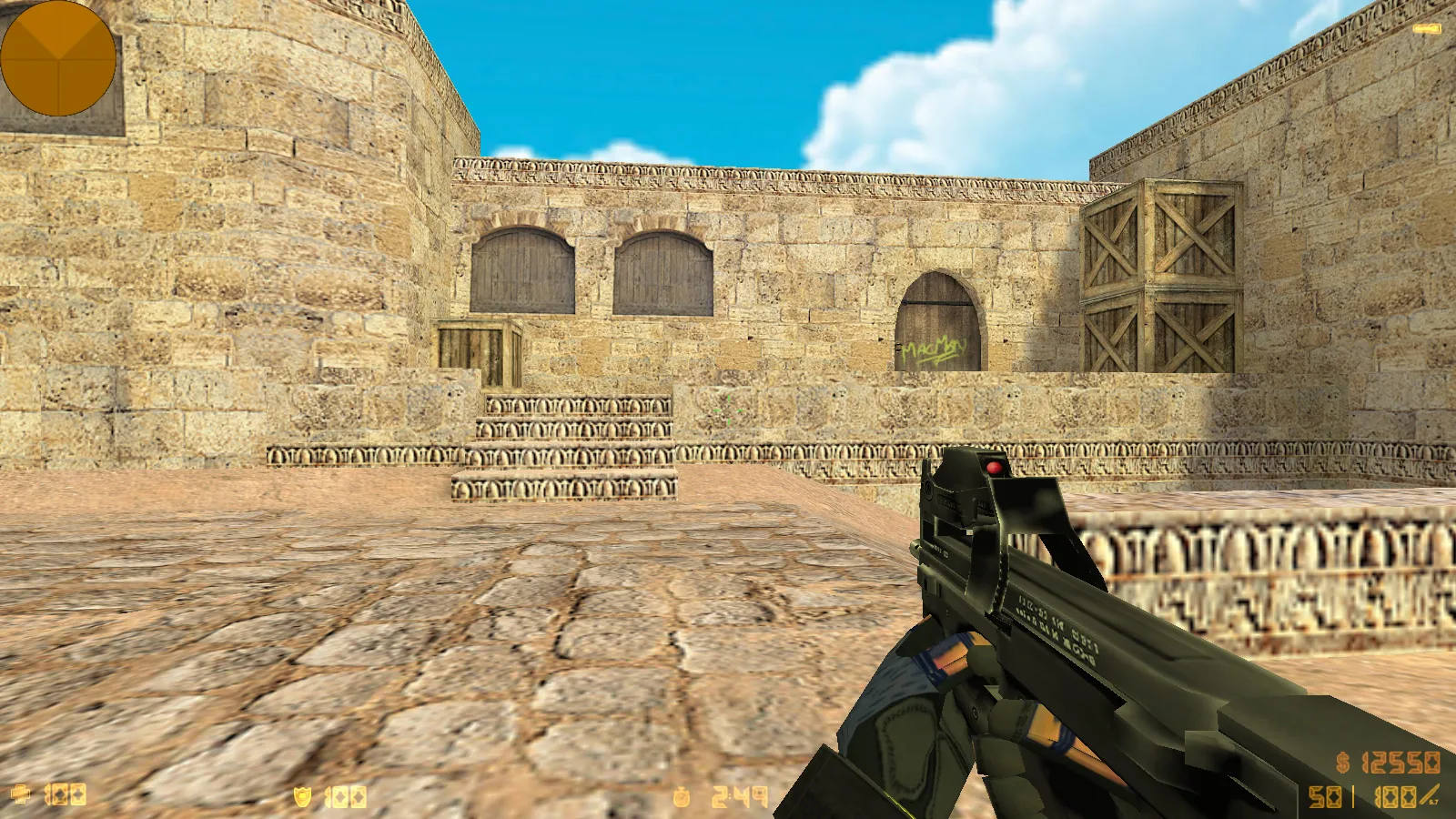This screenshot has height=819, width=1456.
Task: Click the flashlight indicator icon
Action: (1426, 30)
